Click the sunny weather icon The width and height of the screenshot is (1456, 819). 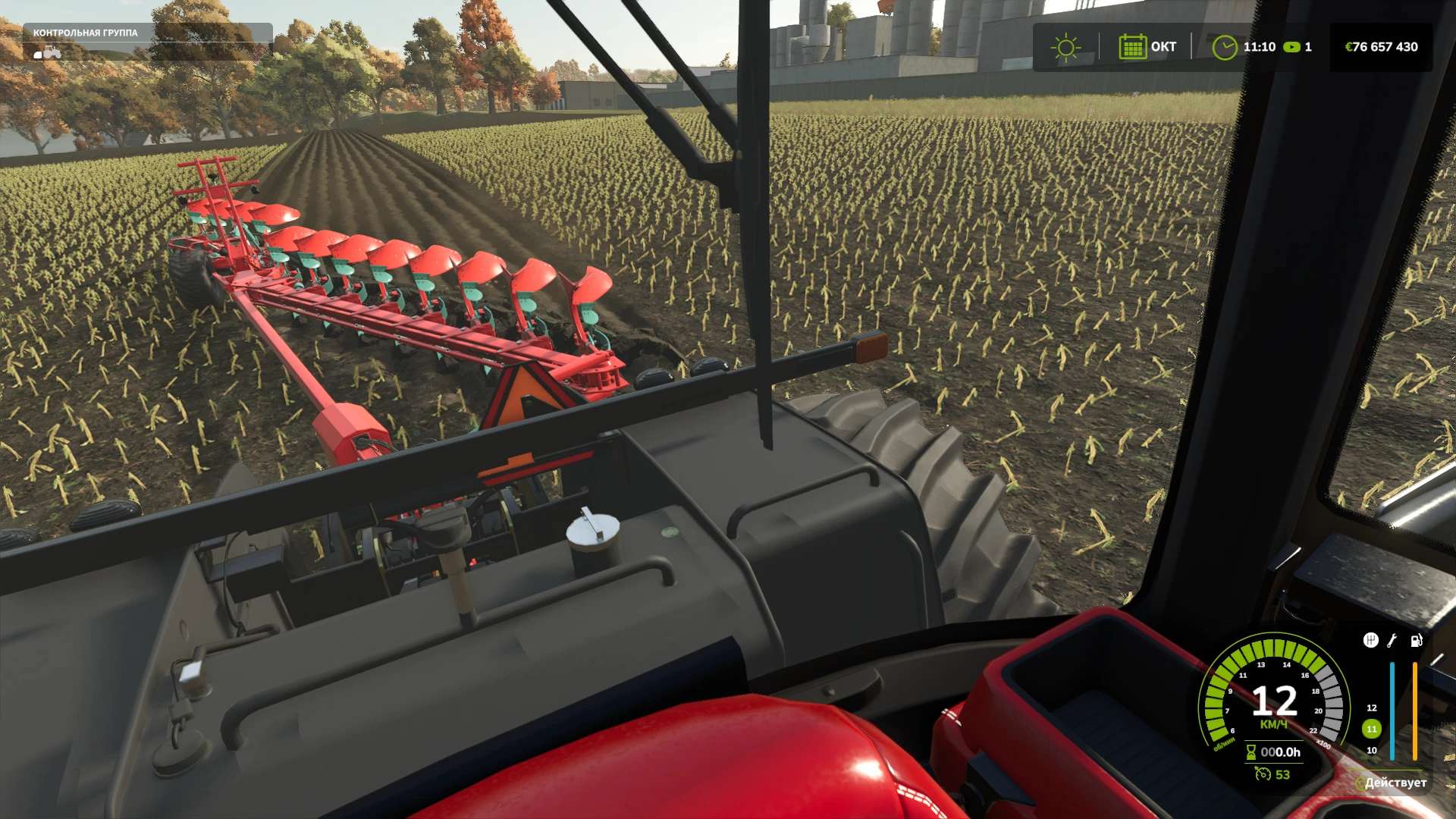(x=1065, y=47)
